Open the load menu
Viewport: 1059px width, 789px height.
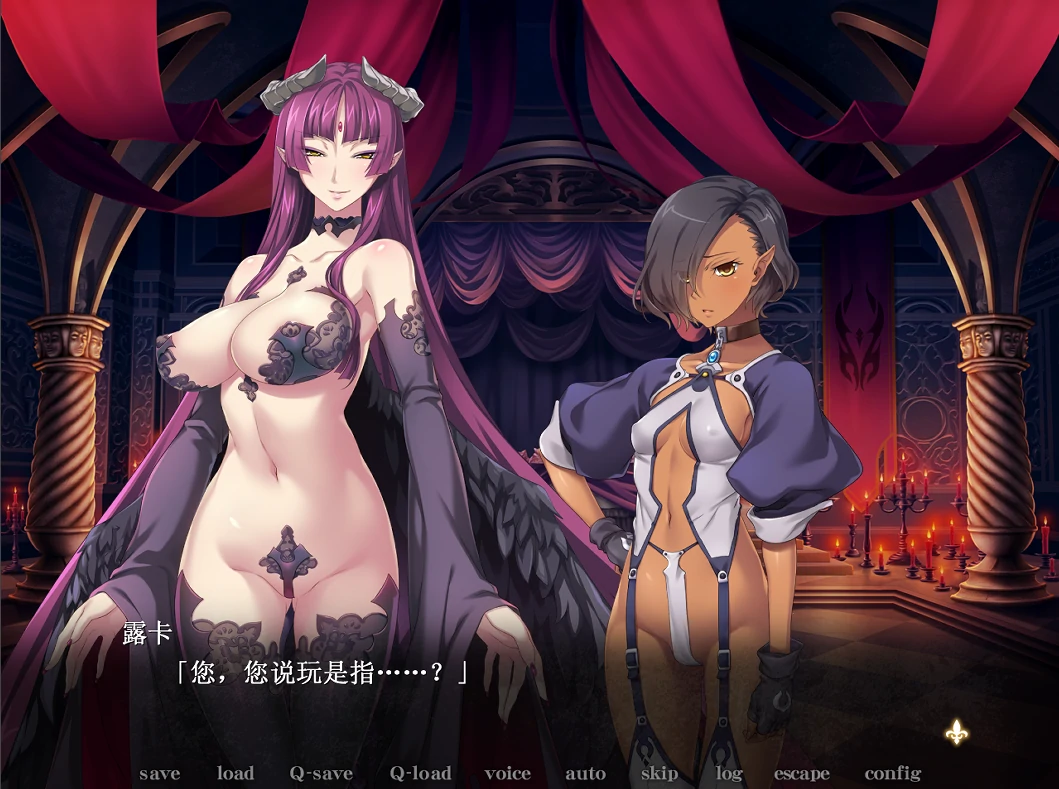click(235, 774)
